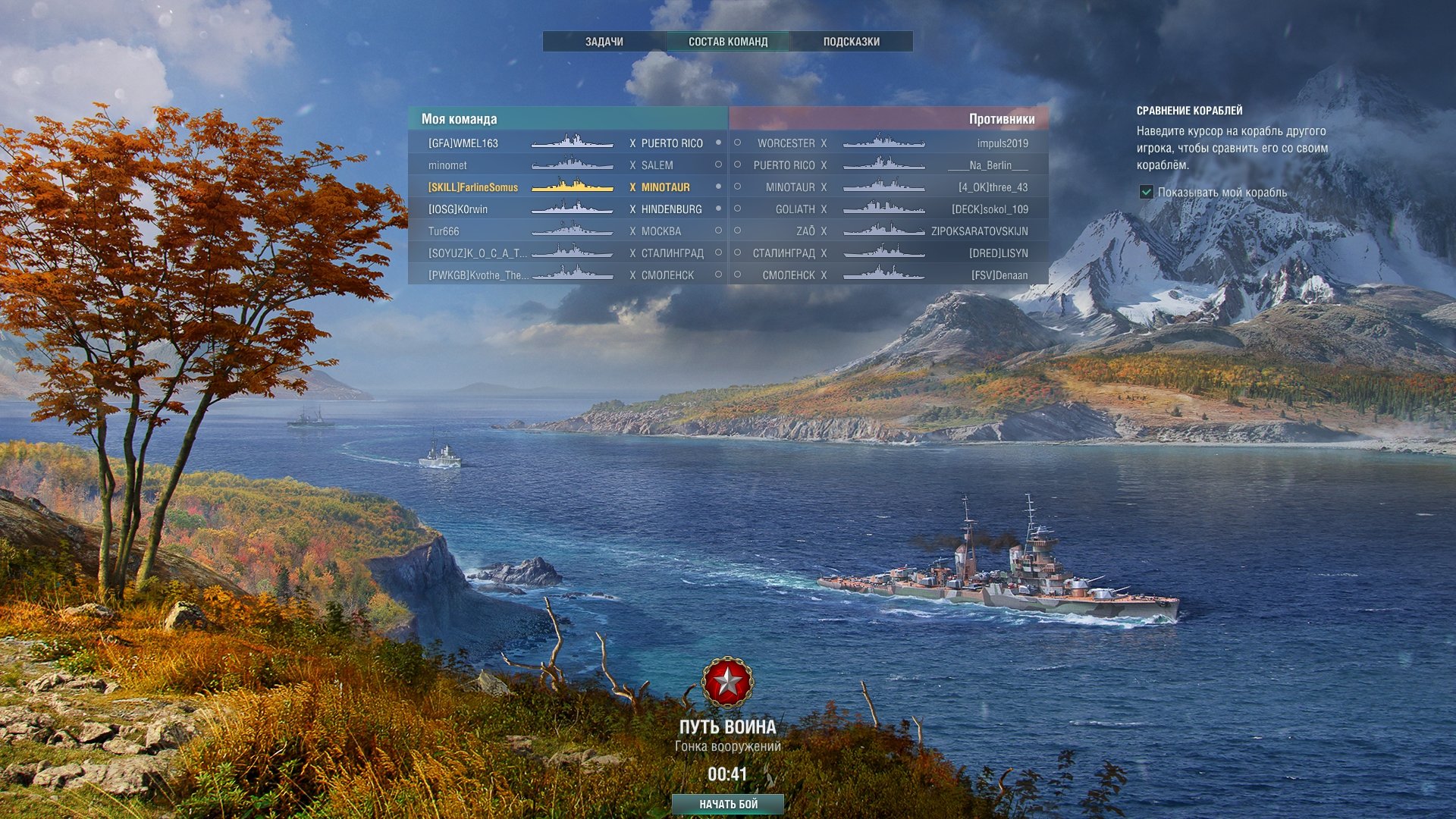Choose enemy ___Na_Berlin___ Puerto Rico row
This screenshot has width=1456, height=819.
click(x=889, y=165)
